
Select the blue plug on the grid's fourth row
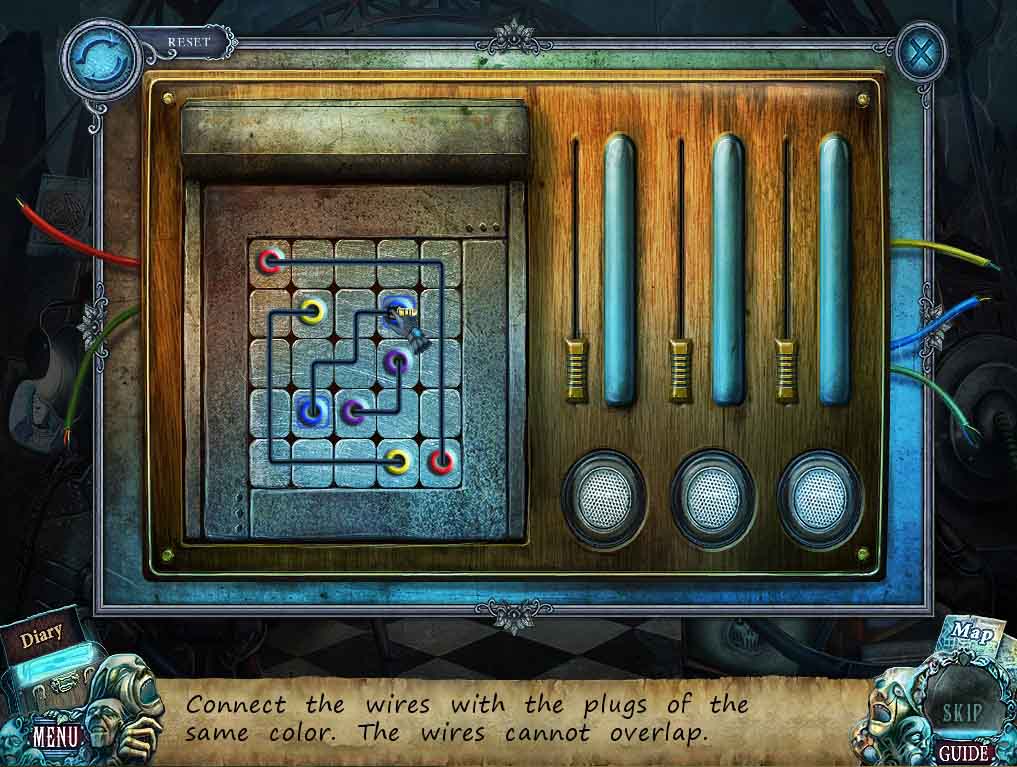click(313, 409)
